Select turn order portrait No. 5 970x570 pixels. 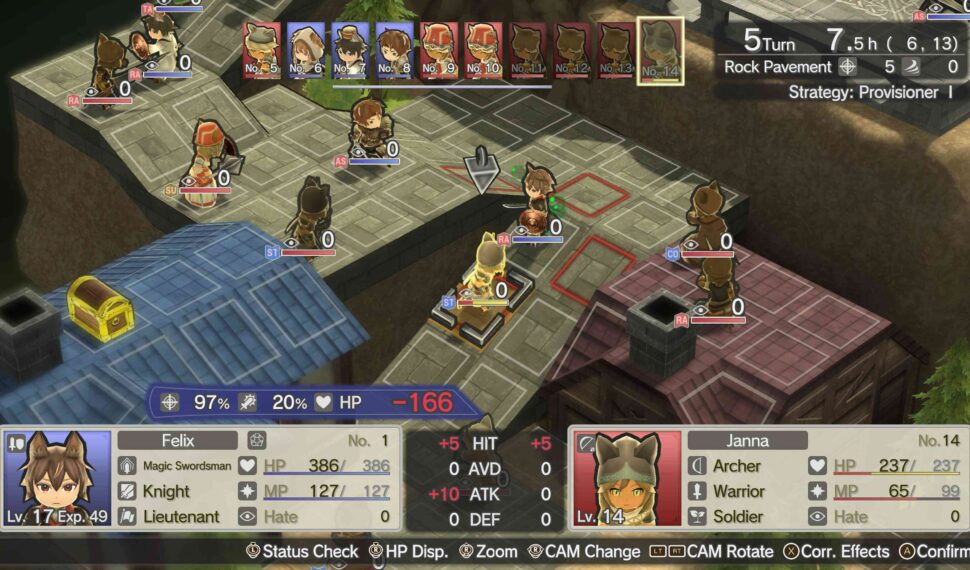(262, 50)
